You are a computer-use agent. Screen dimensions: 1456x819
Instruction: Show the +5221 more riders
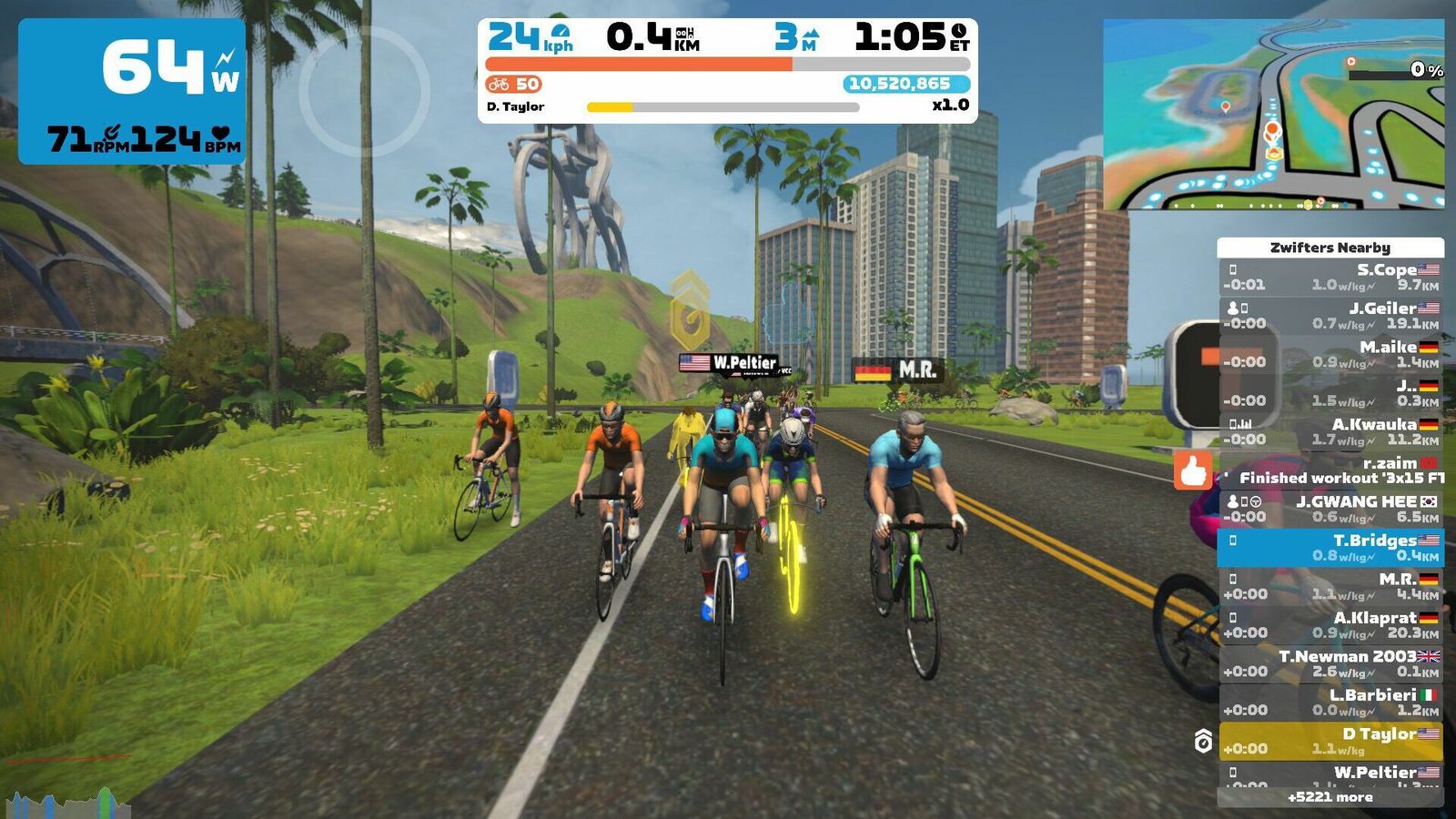coord(1330,797)
